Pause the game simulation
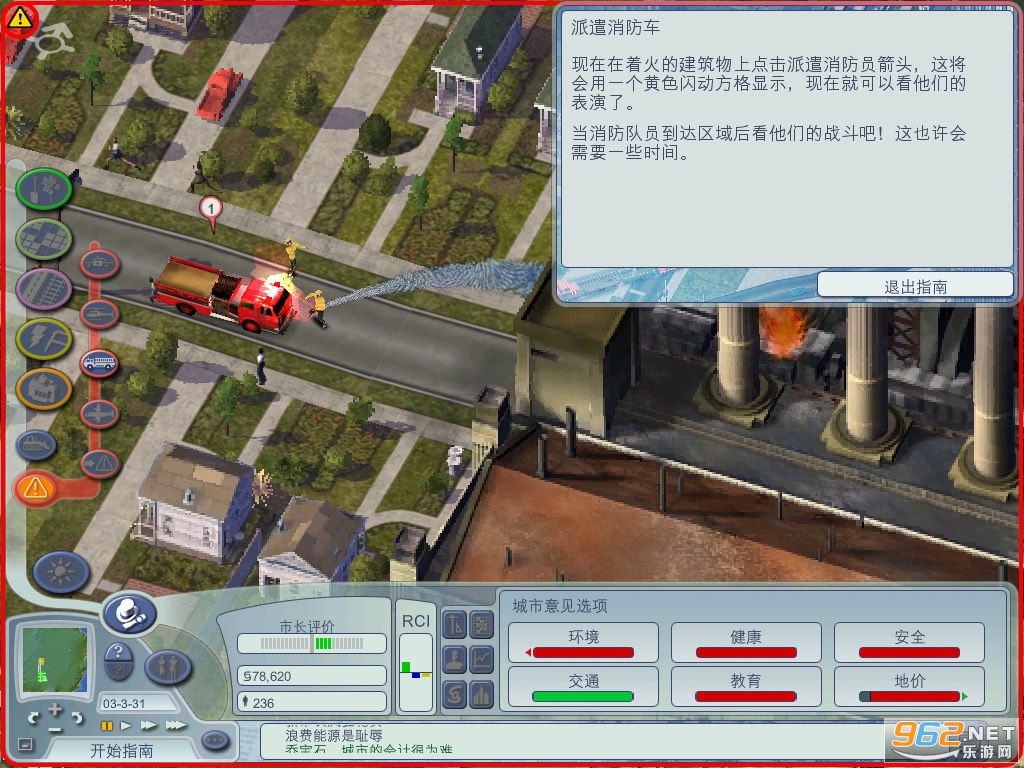The height and width of the screenshot is (768, 1024). (x=107, y=725)
